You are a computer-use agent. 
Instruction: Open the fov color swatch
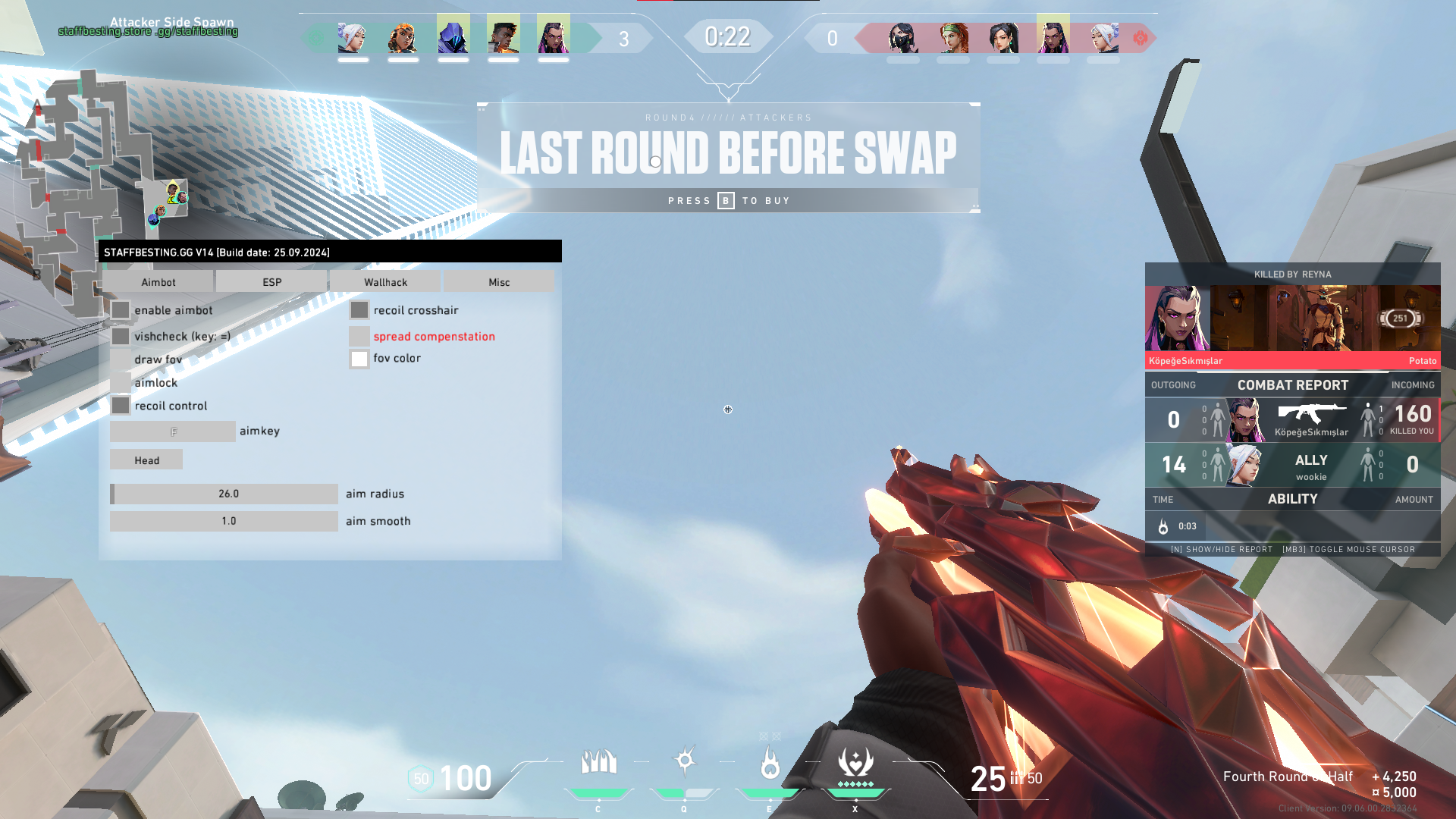click(359, 359)
